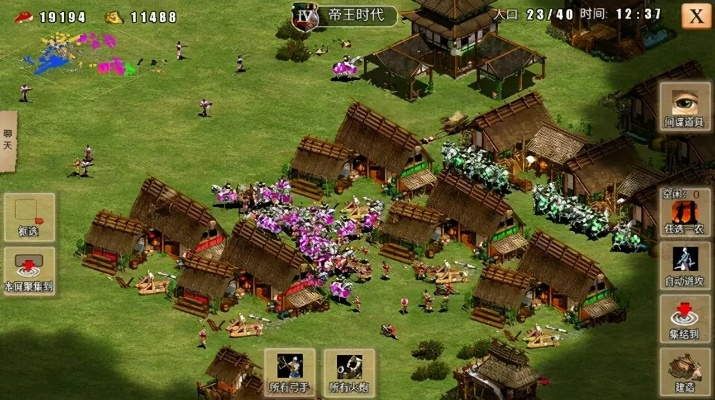The image size is (715, 400).
Task: Activate the 框选 box-select button
Action: coord(29,216)
